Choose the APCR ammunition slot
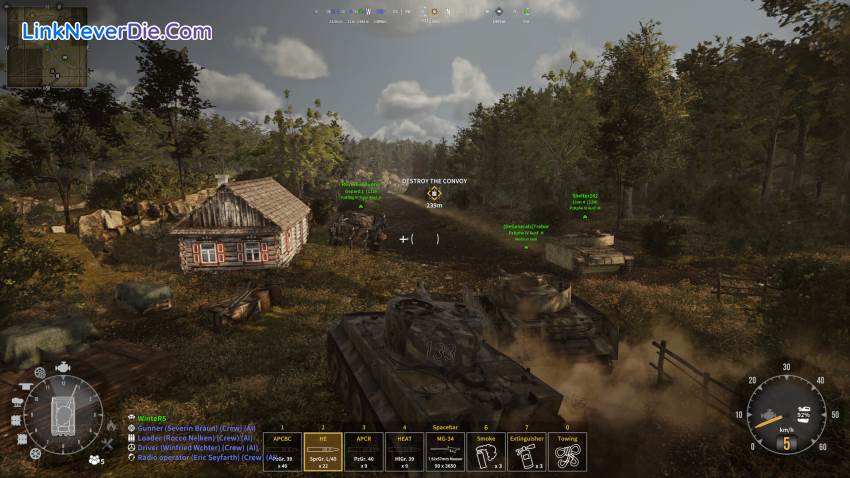 point(364,451)
